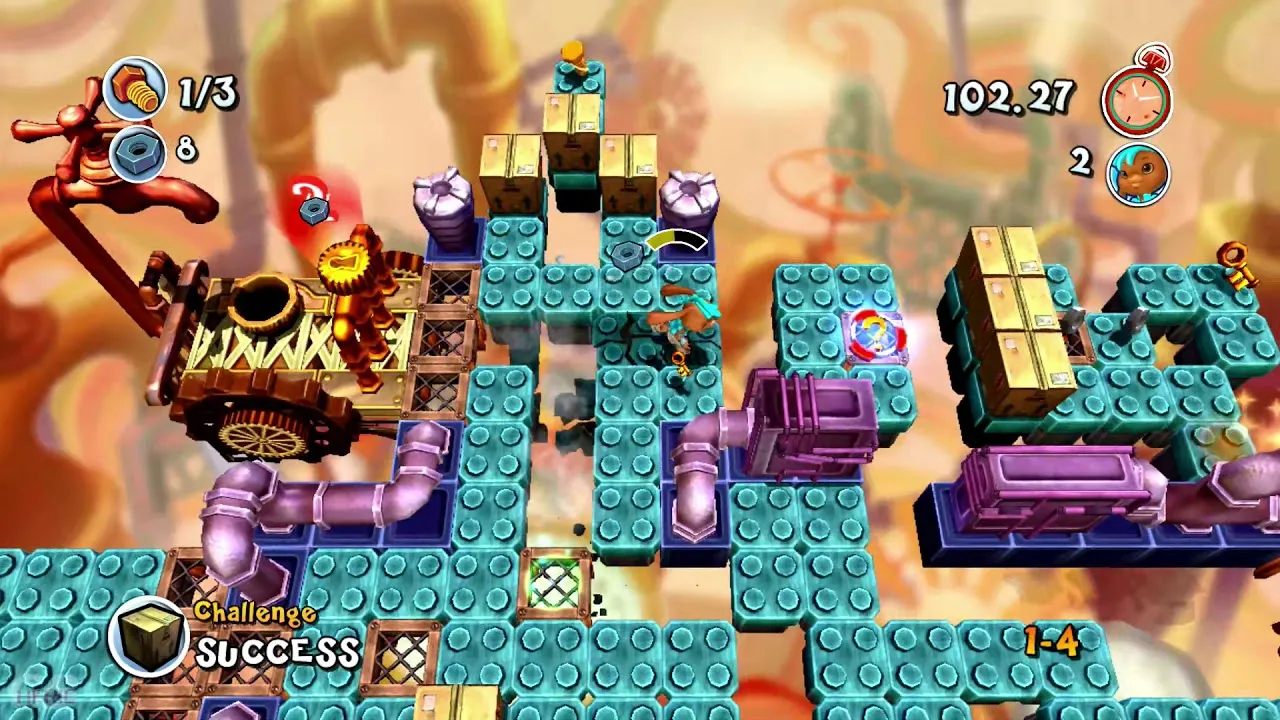Select the character lives portrait icon

click(x=1138, y=174)
